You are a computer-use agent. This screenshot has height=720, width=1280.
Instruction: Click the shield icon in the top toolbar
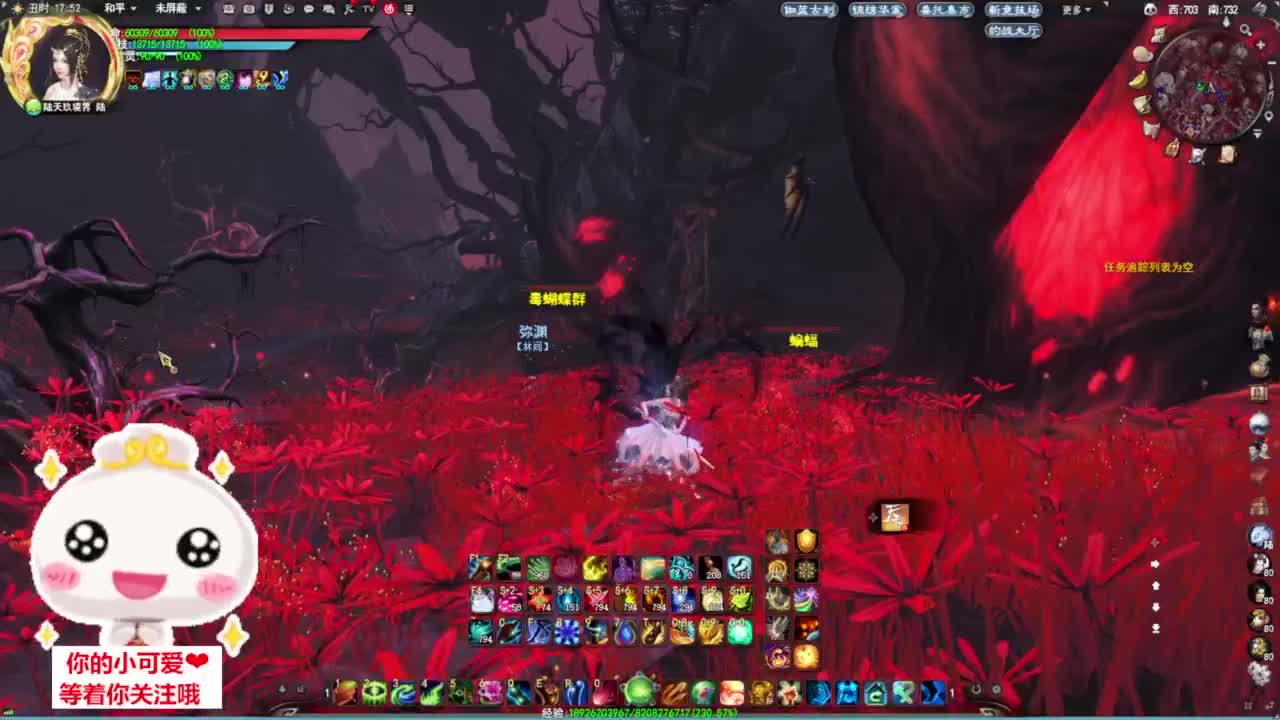coord(269,8)
